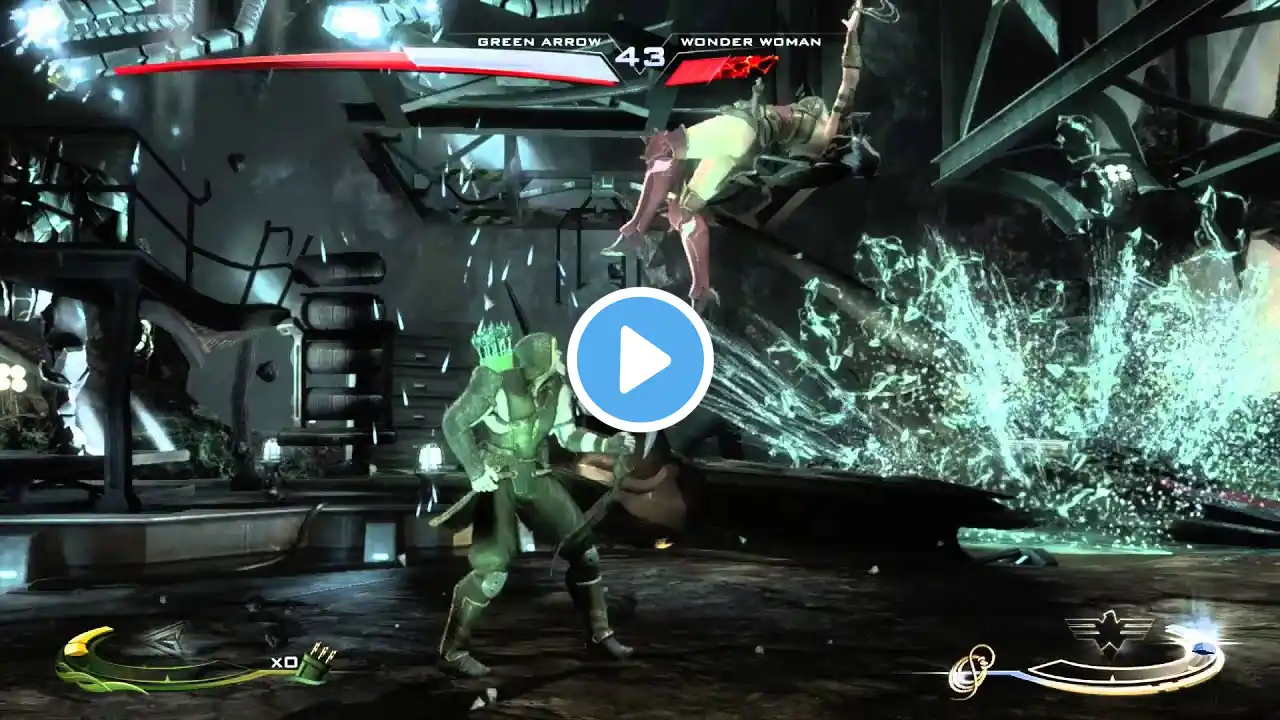The height and width of the screenshot is (720, 1280).
Task: Select Green Arrow's arrow quiver trait icon
Action: coord(322,662)
